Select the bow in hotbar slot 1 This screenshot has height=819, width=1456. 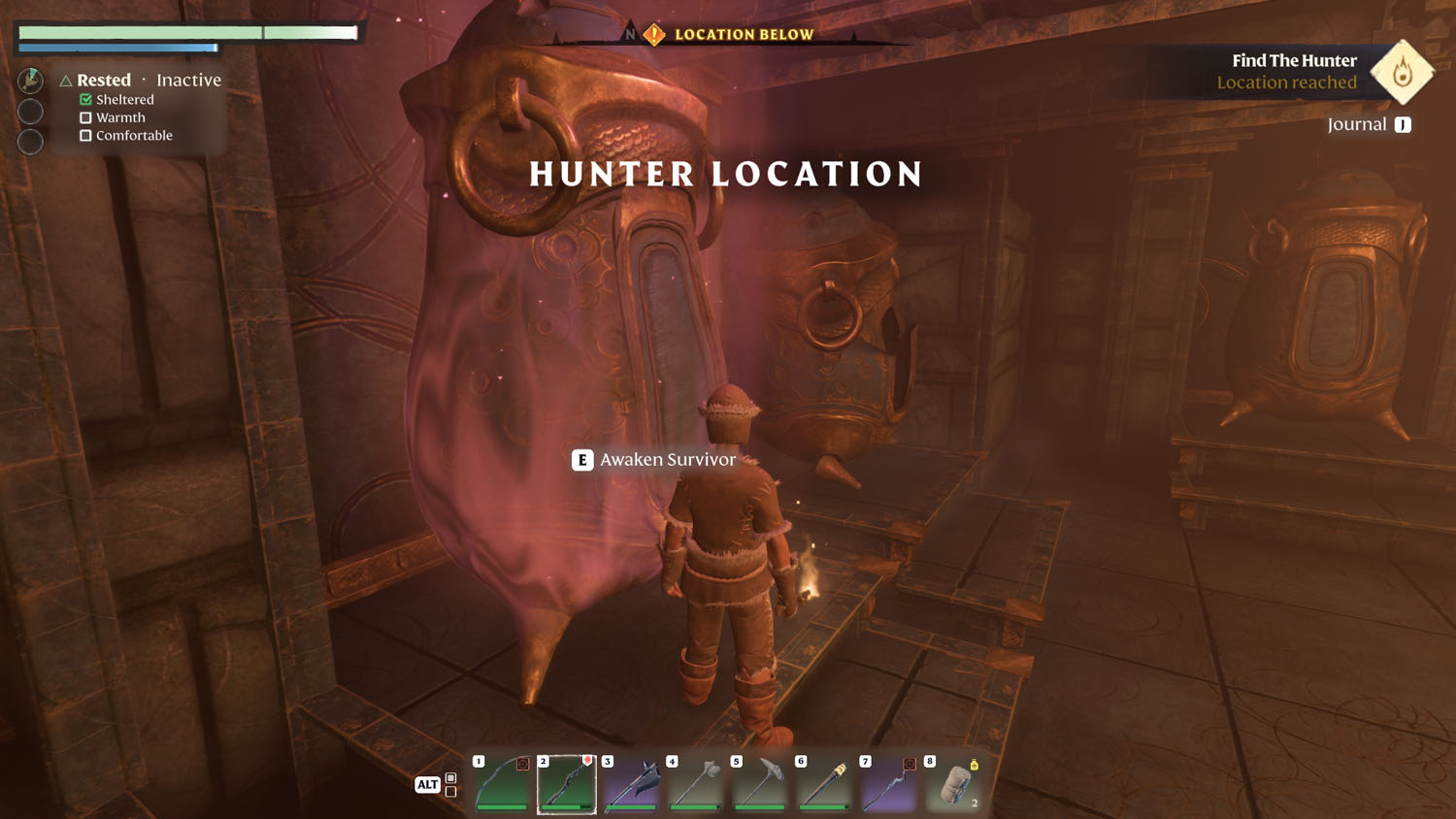(x=502, y=784)
